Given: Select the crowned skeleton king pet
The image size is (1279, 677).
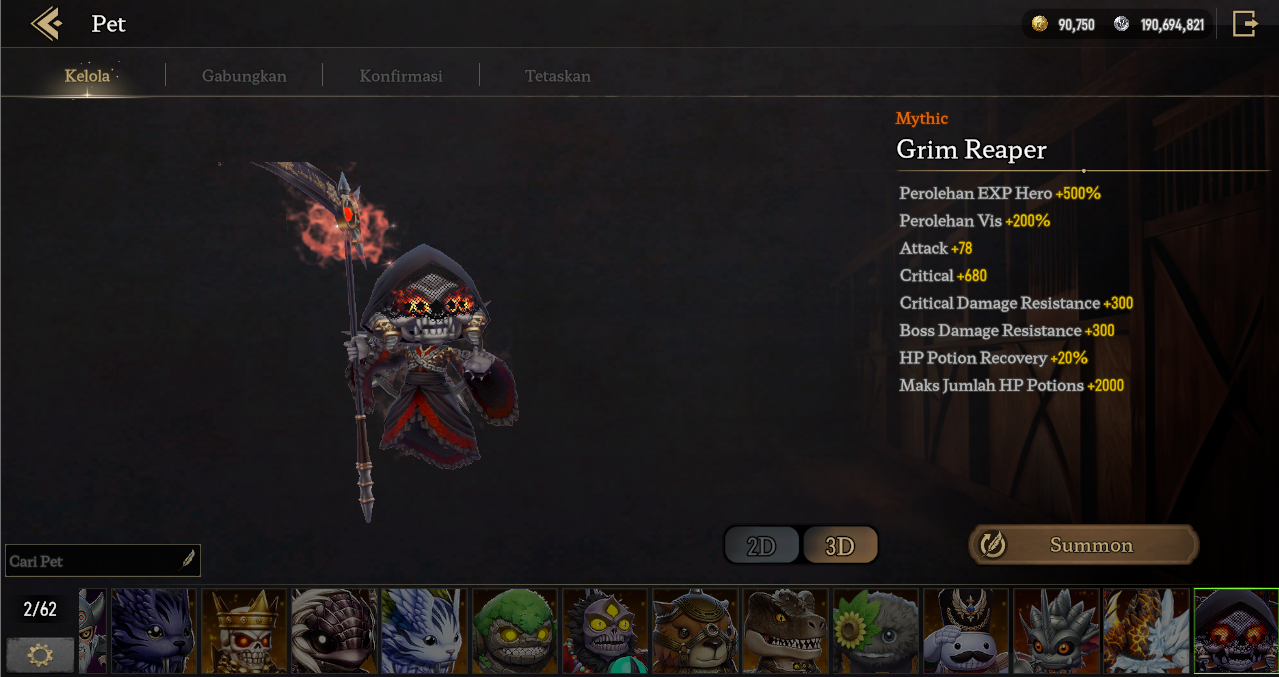Looking at the screenshot, I should click(x=244, y=630).
